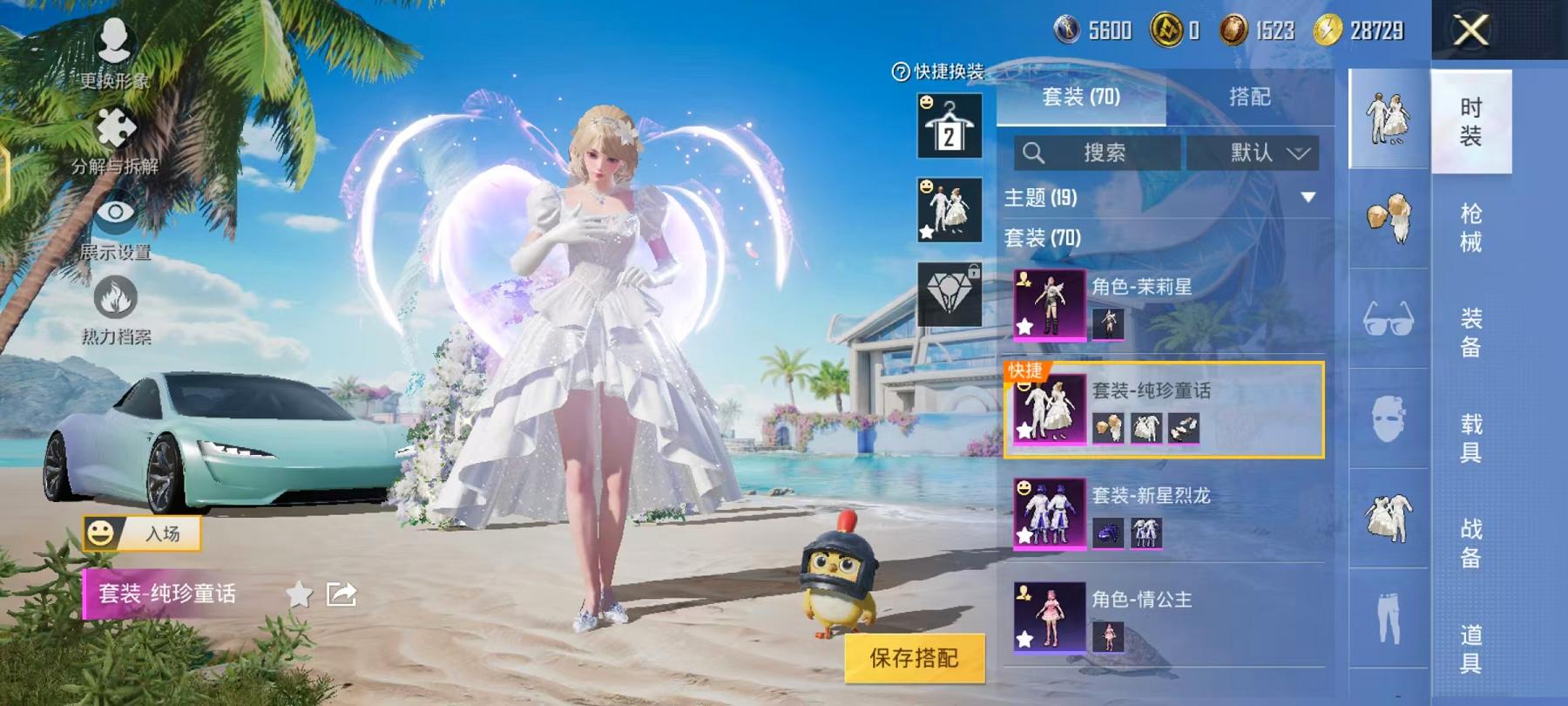Image resolution: width=1568 pixels, height=706 pixels.
Task: Select the 分解与拆解 dismantle icon
Action: (113, 135)
